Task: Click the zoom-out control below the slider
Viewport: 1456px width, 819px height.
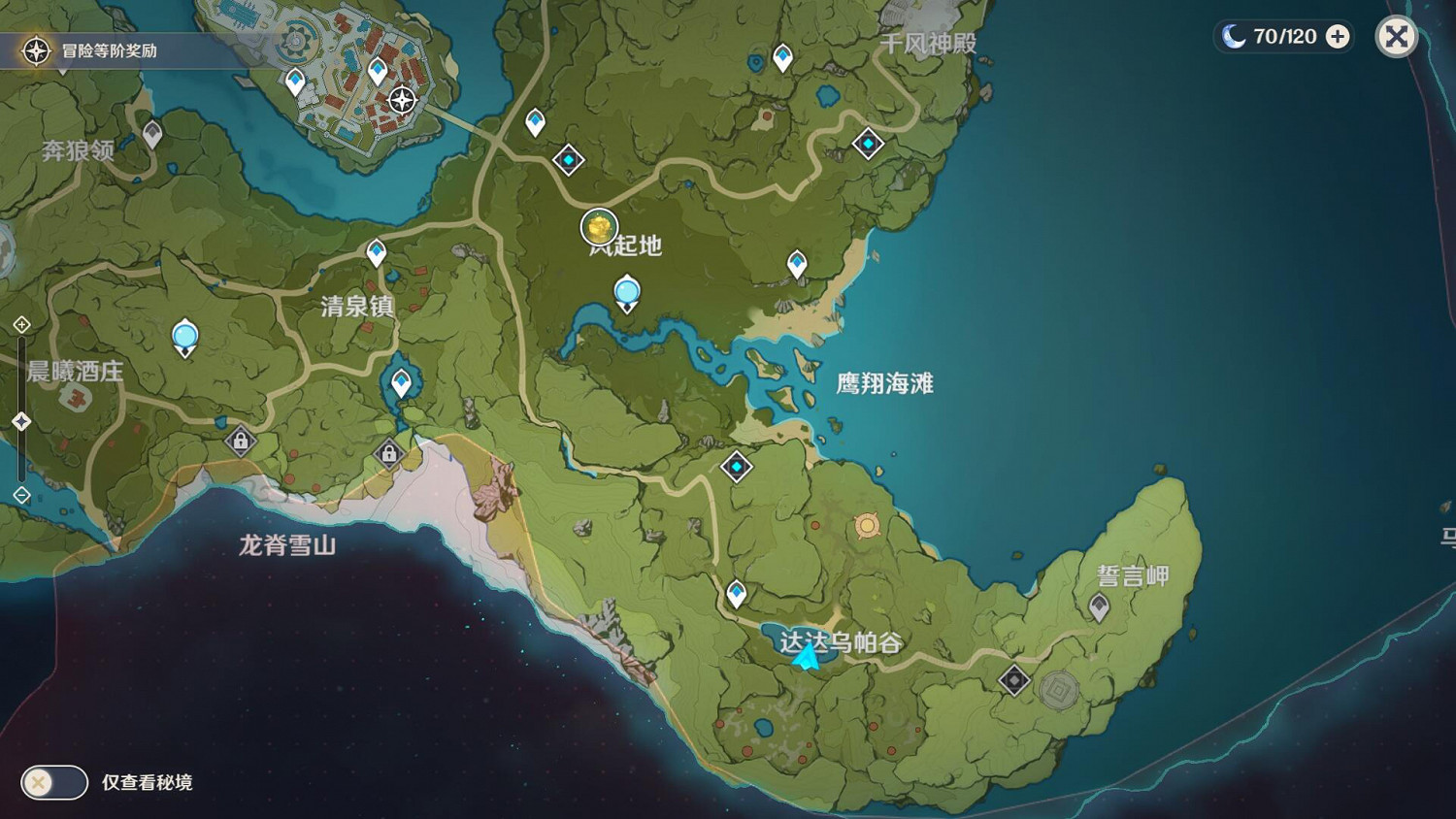Action: pos(20,495)
